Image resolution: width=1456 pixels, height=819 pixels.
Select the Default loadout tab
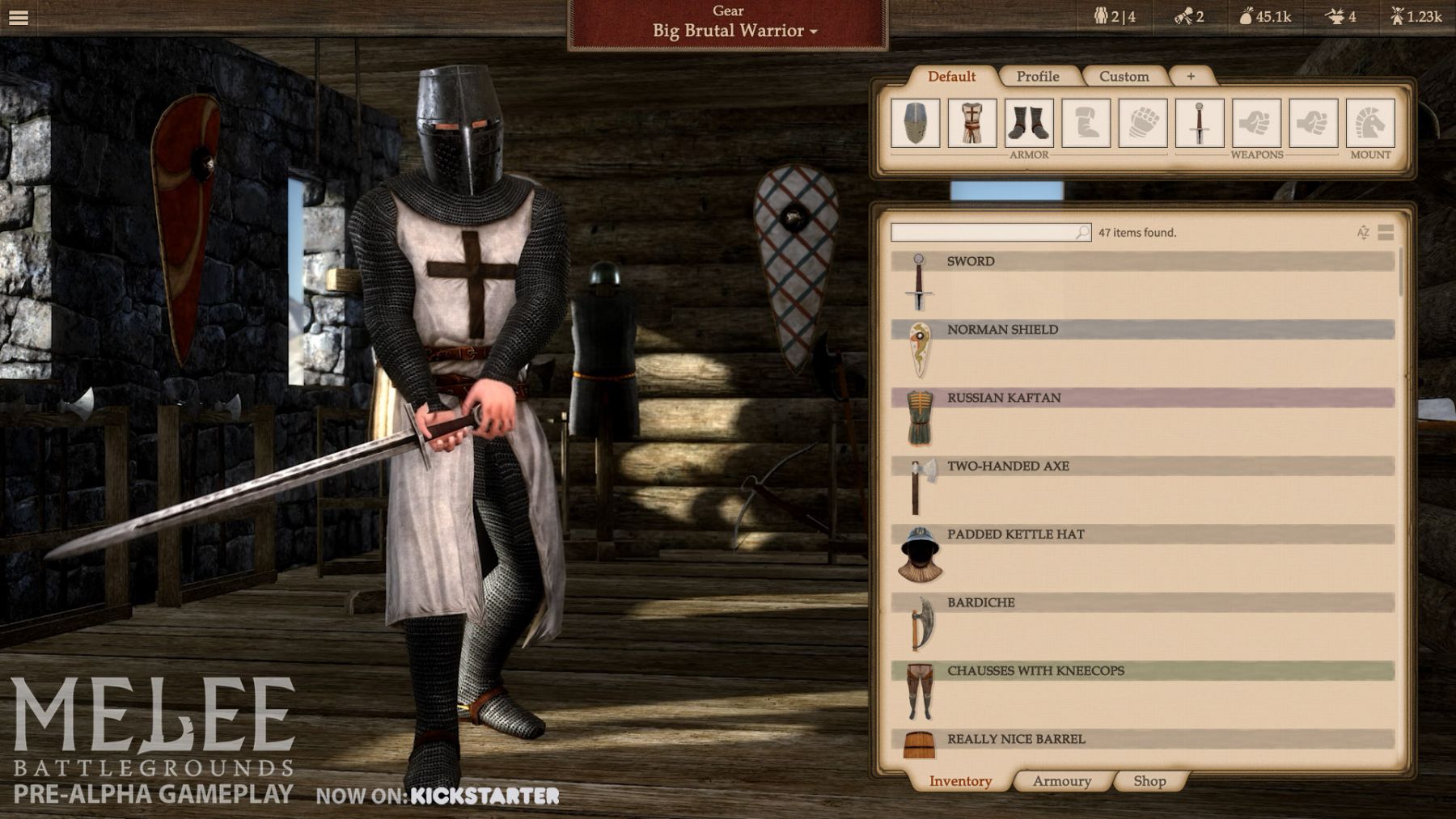951,76
